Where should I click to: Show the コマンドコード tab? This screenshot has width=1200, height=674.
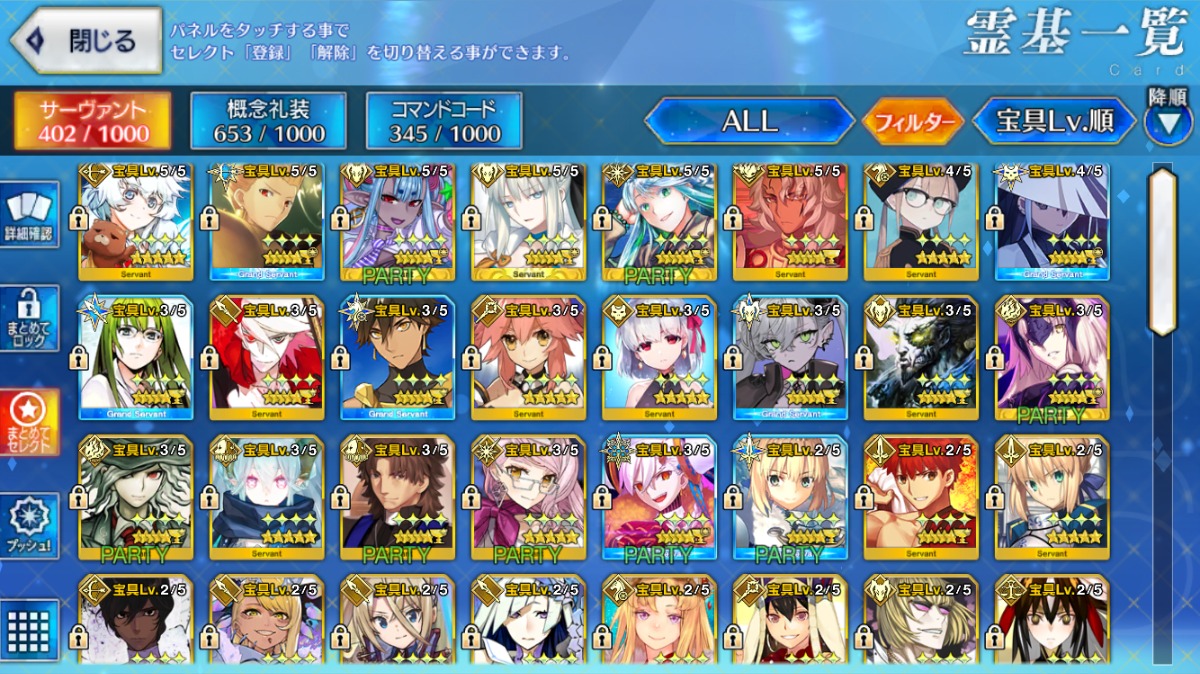click(x=444, y=121)
